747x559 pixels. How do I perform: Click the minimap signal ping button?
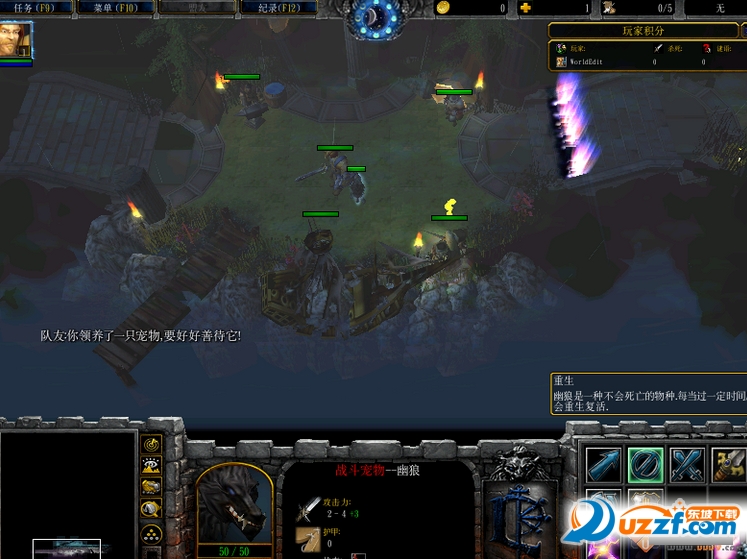(151, 443)
